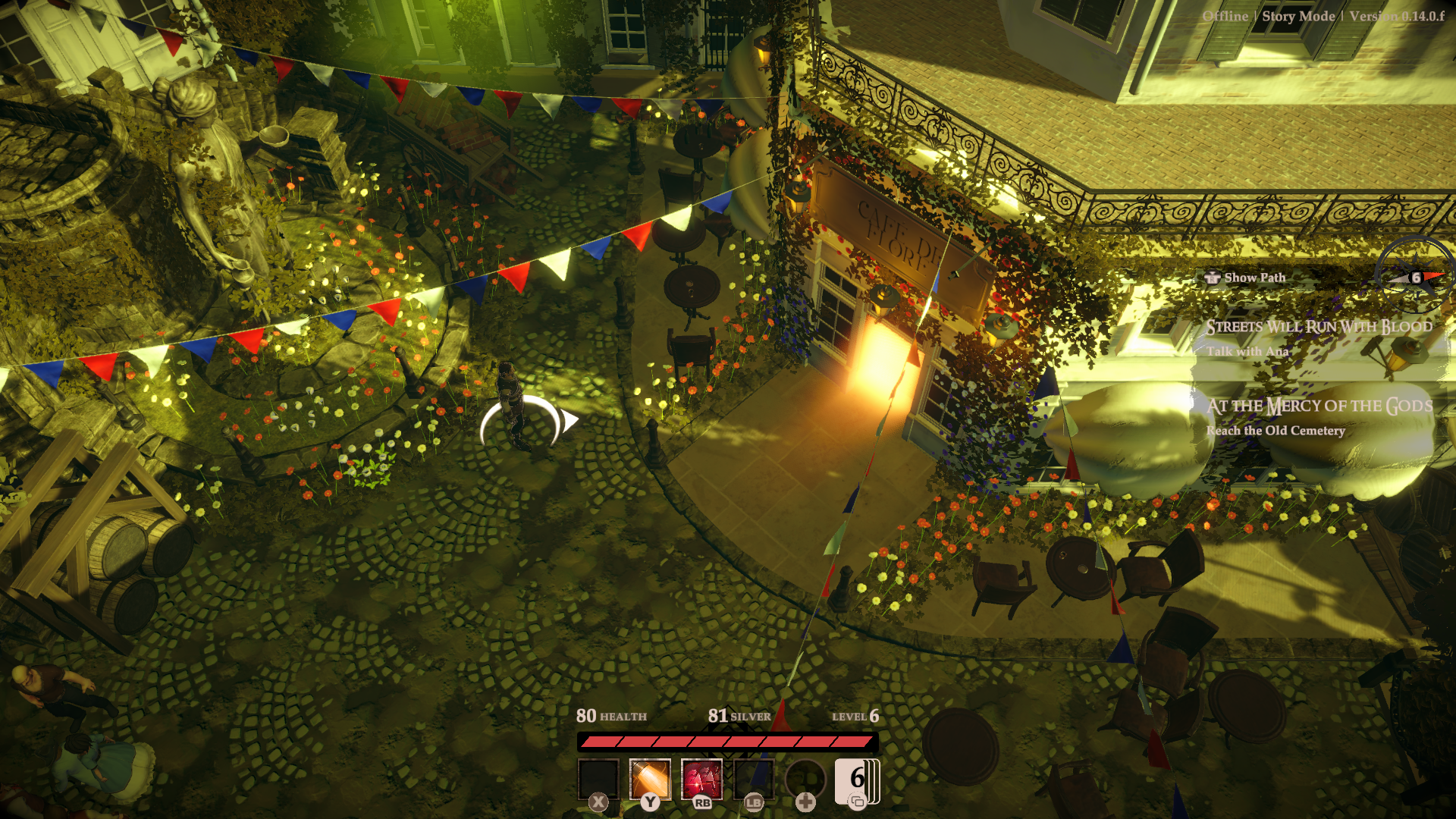Select the round empty consumable slot
The image size is (1456, 819).
(x=805, y=779)
